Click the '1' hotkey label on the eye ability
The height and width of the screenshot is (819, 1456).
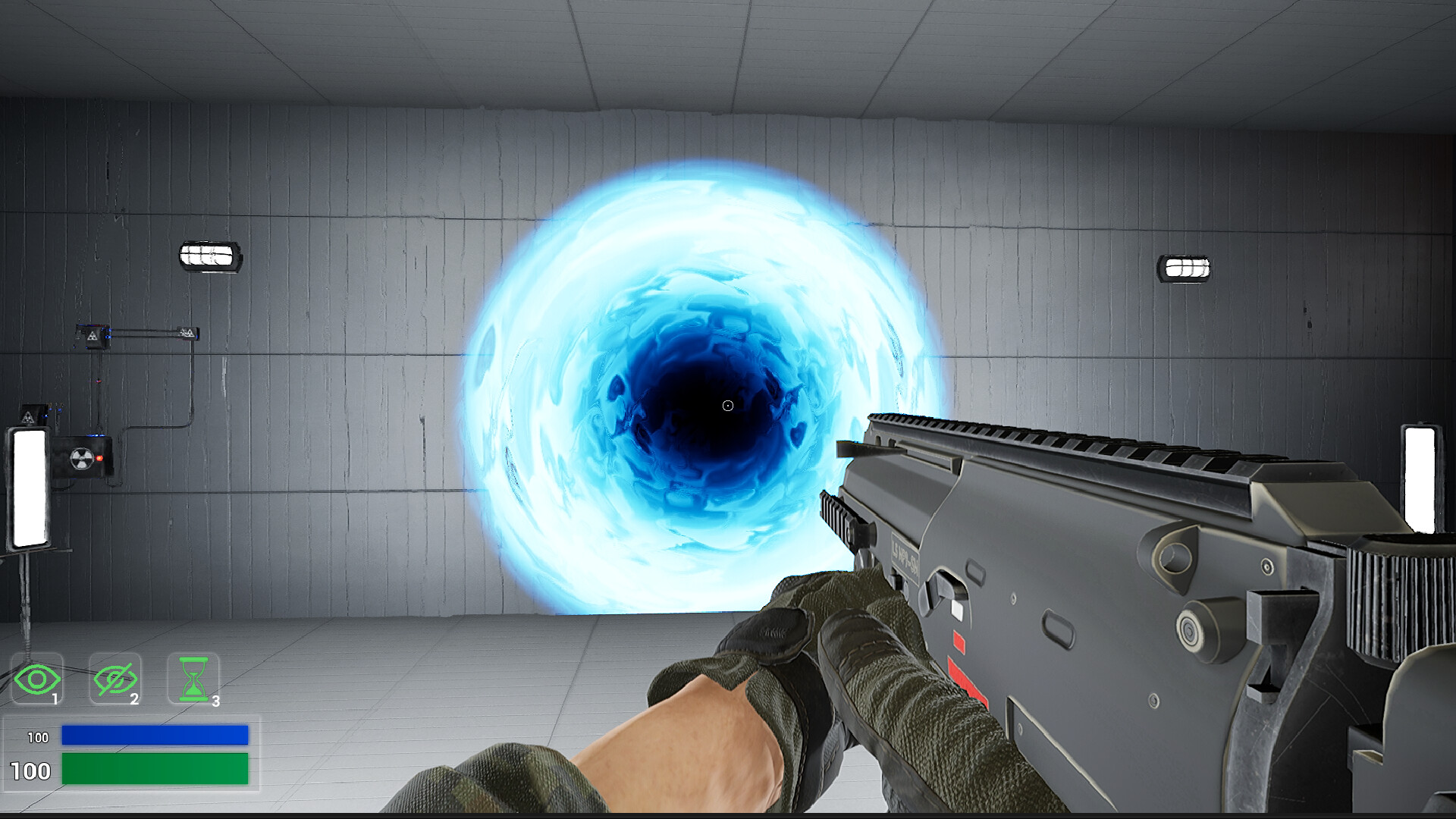coord(55,698)
